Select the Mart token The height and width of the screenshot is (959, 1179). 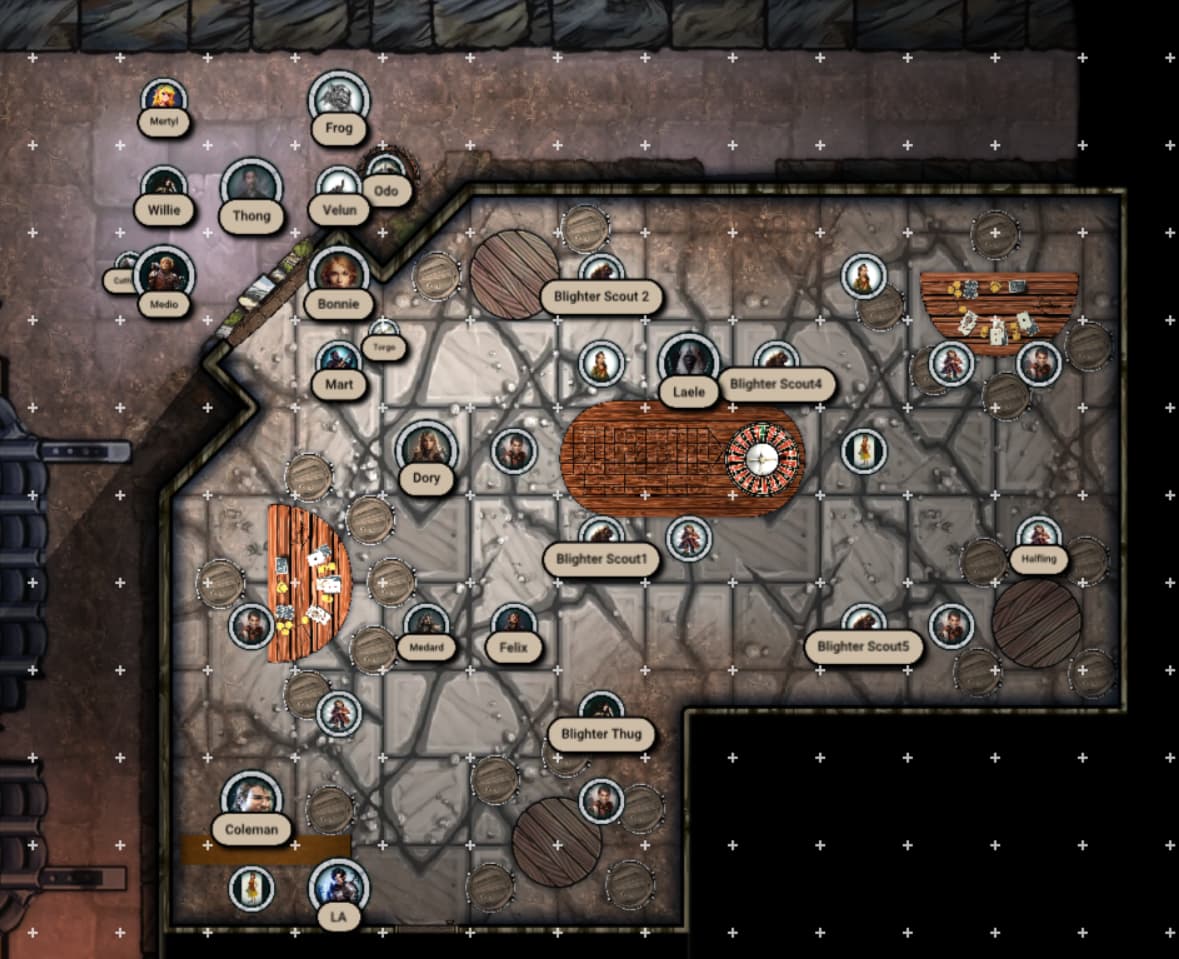[338, 361]
